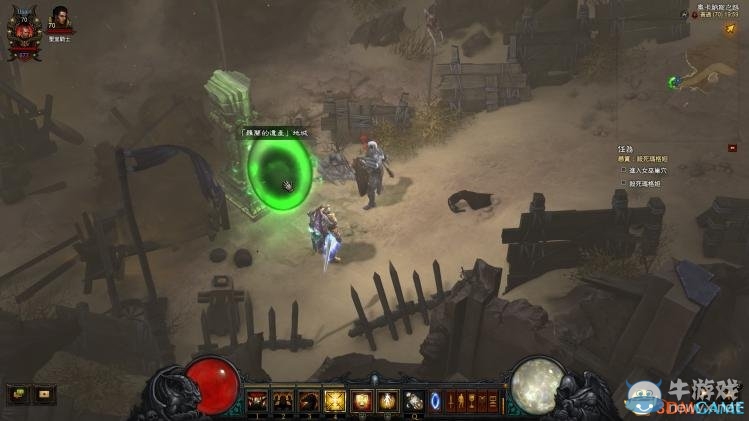
Task: Click the player character portrait frame
Action: [24, 32]
